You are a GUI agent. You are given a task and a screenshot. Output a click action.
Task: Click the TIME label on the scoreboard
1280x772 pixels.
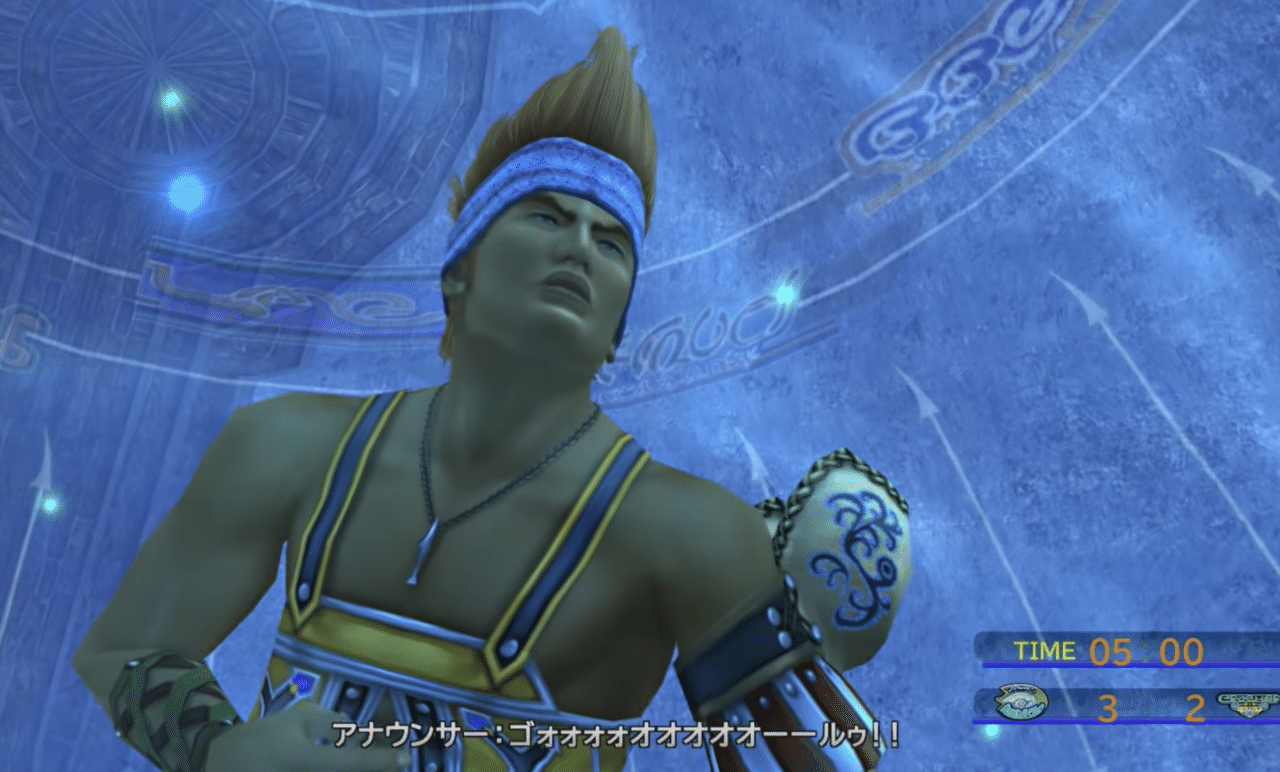pyautogui.click(x=1045, y=650)
